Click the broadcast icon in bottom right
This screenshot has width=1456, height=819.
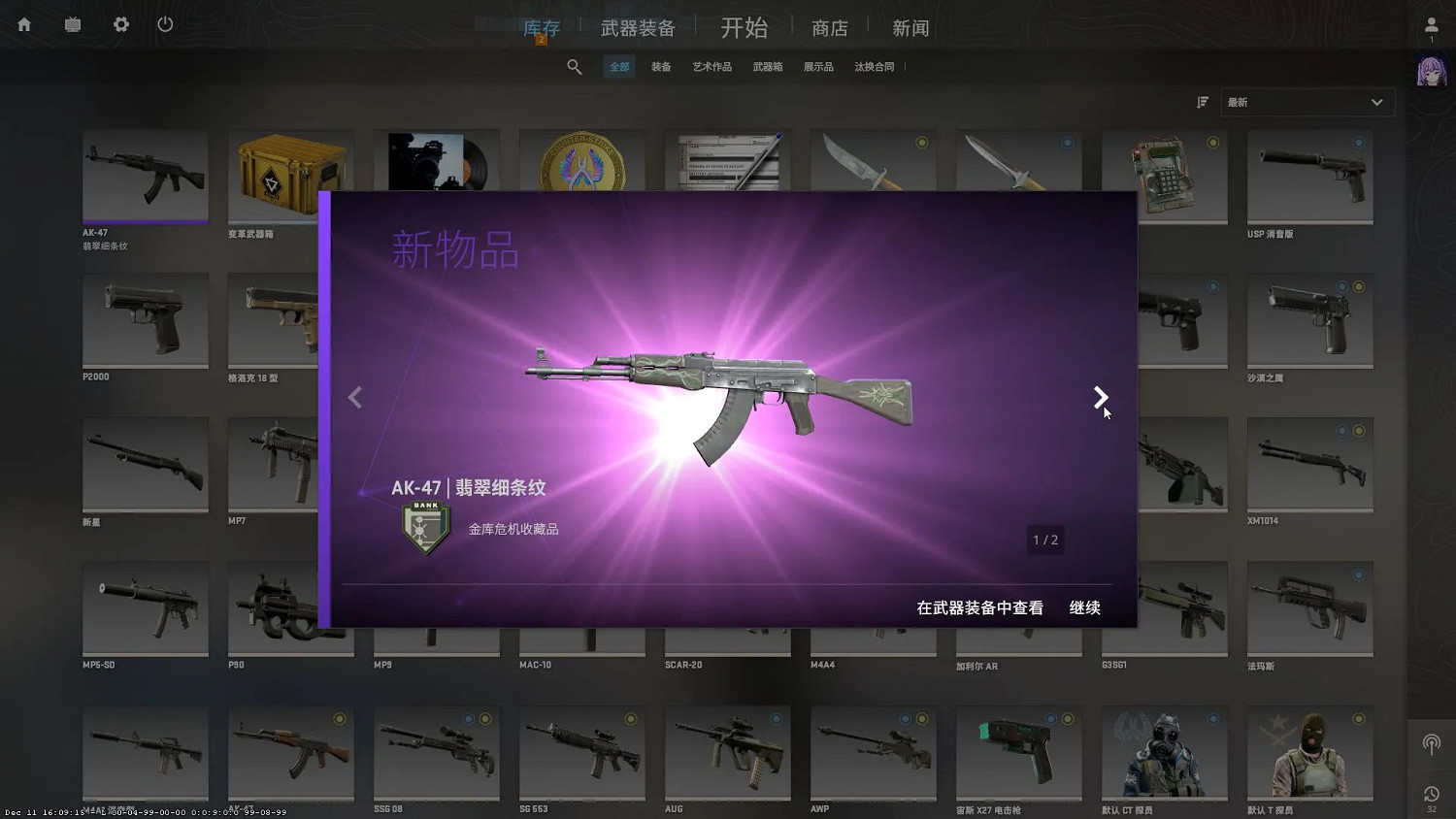[1431, 744]
